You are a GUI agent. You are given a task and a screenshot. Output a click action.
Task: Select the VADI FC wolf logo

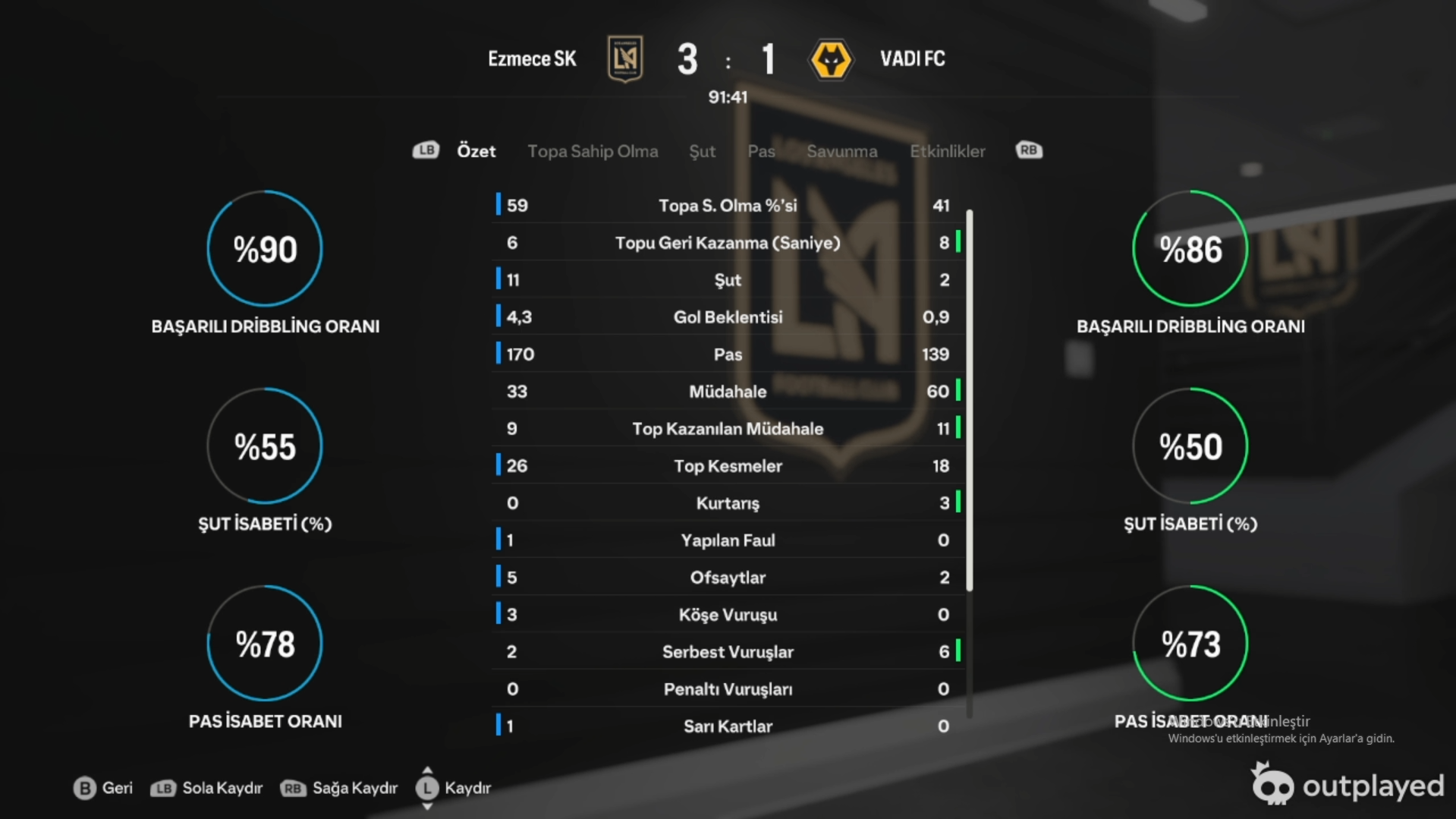pos(832,59)
